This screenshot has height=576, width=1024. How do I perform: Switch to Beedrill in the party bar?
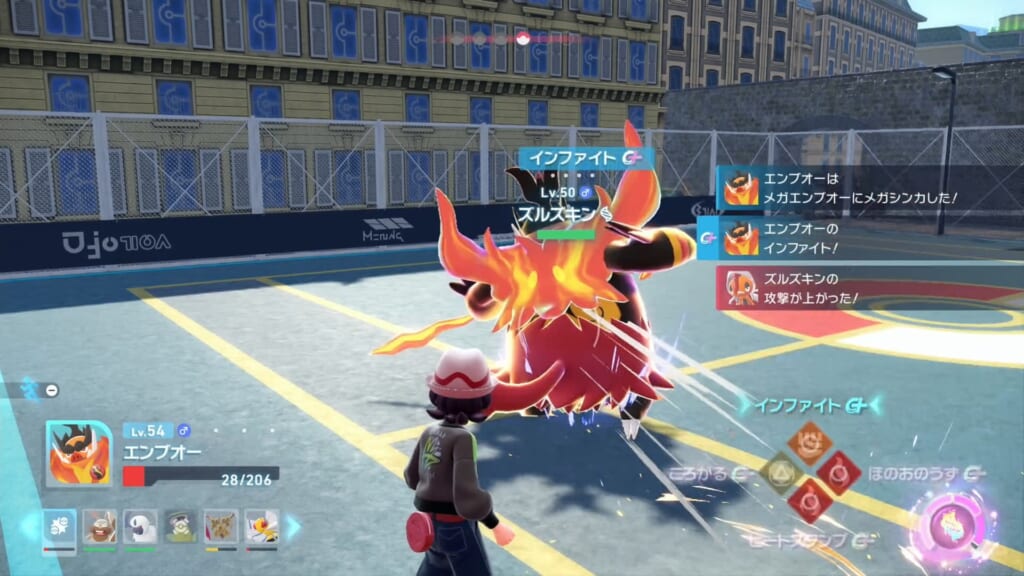point(261,526)
